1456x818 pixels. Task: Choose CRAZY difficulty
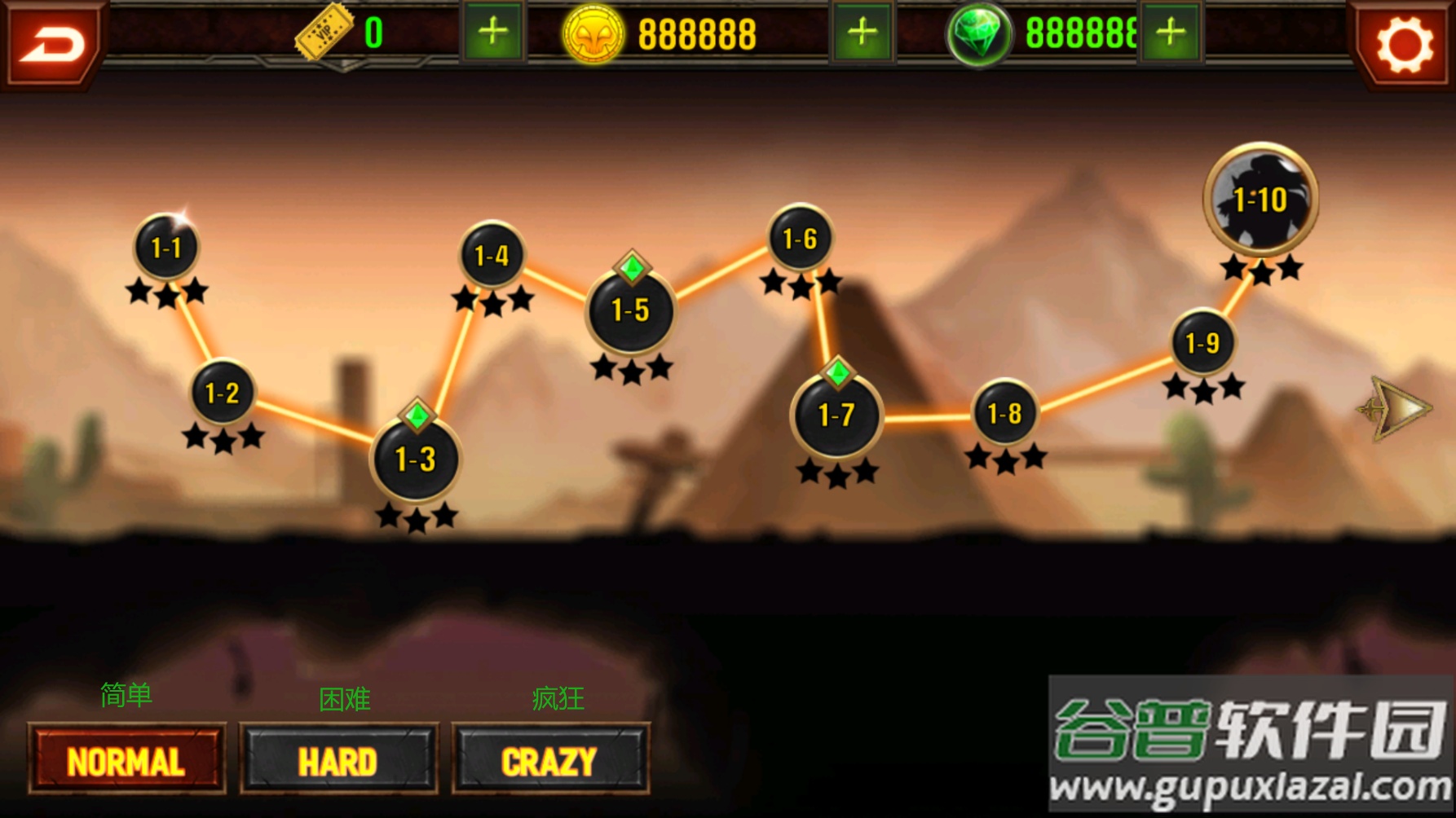click(x=550, y=760)
